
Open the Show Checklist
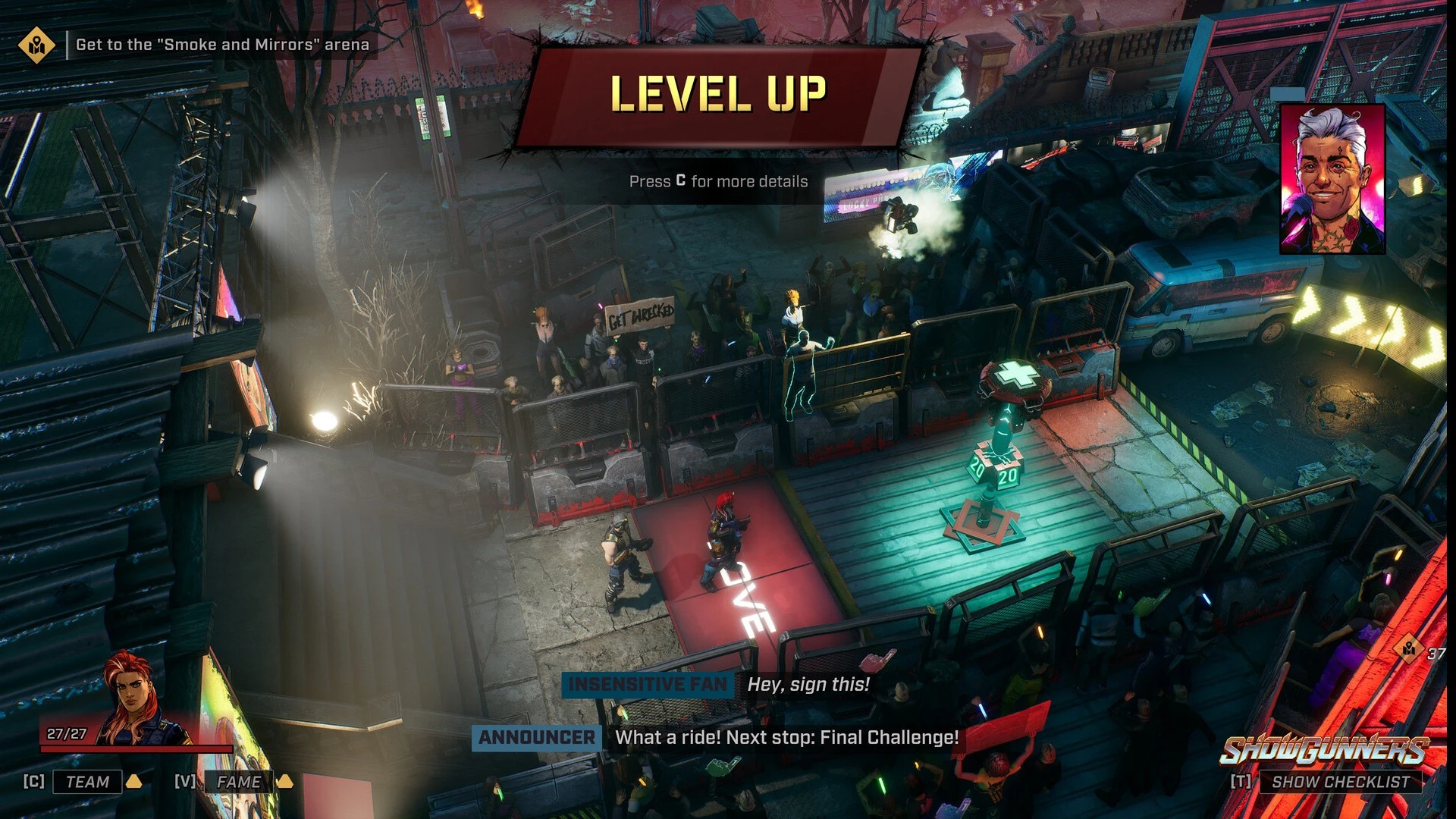point(1340,782)
